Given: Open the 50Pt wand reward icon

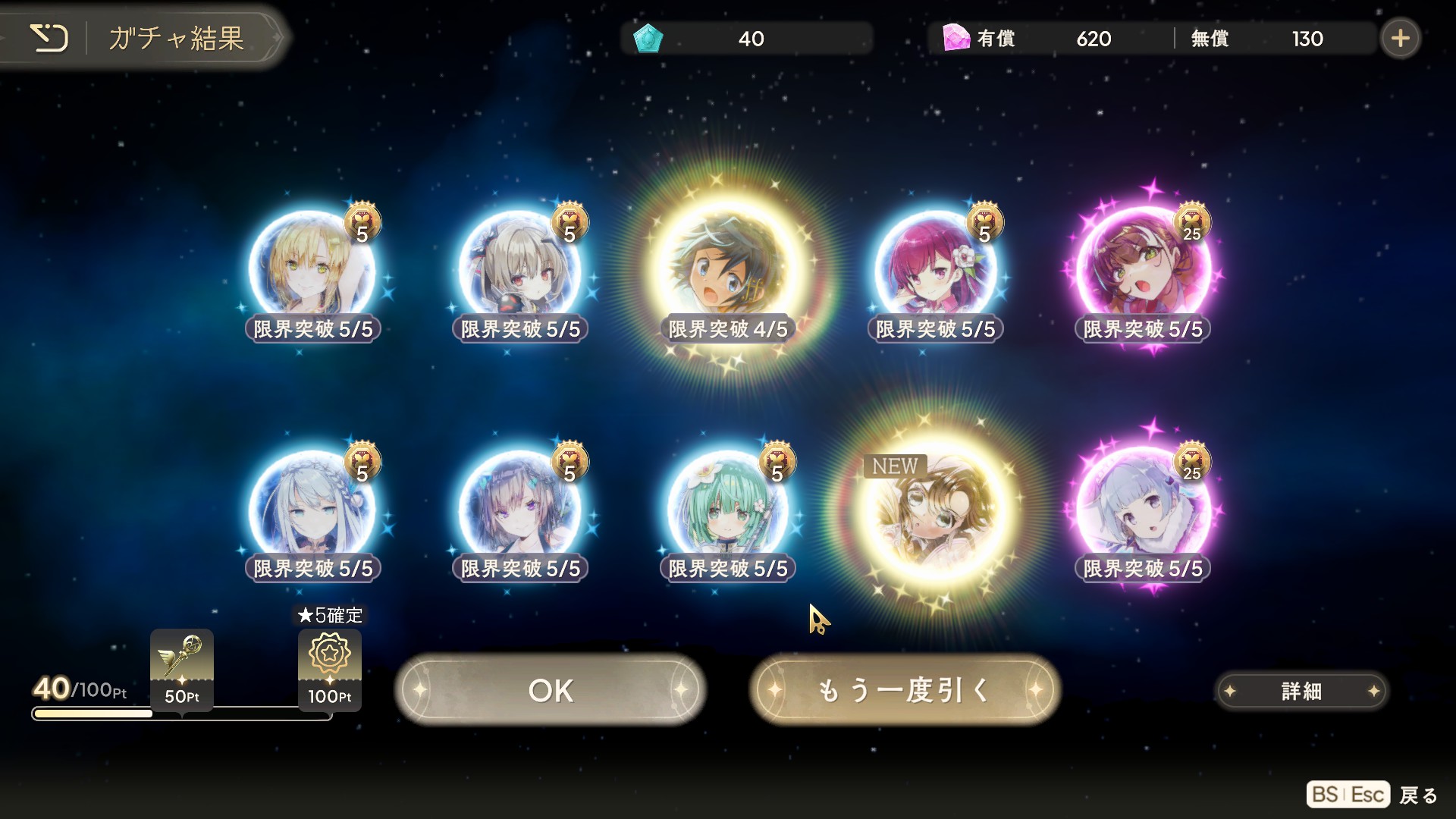Looking at the screenshot, I should coord(182,669).
